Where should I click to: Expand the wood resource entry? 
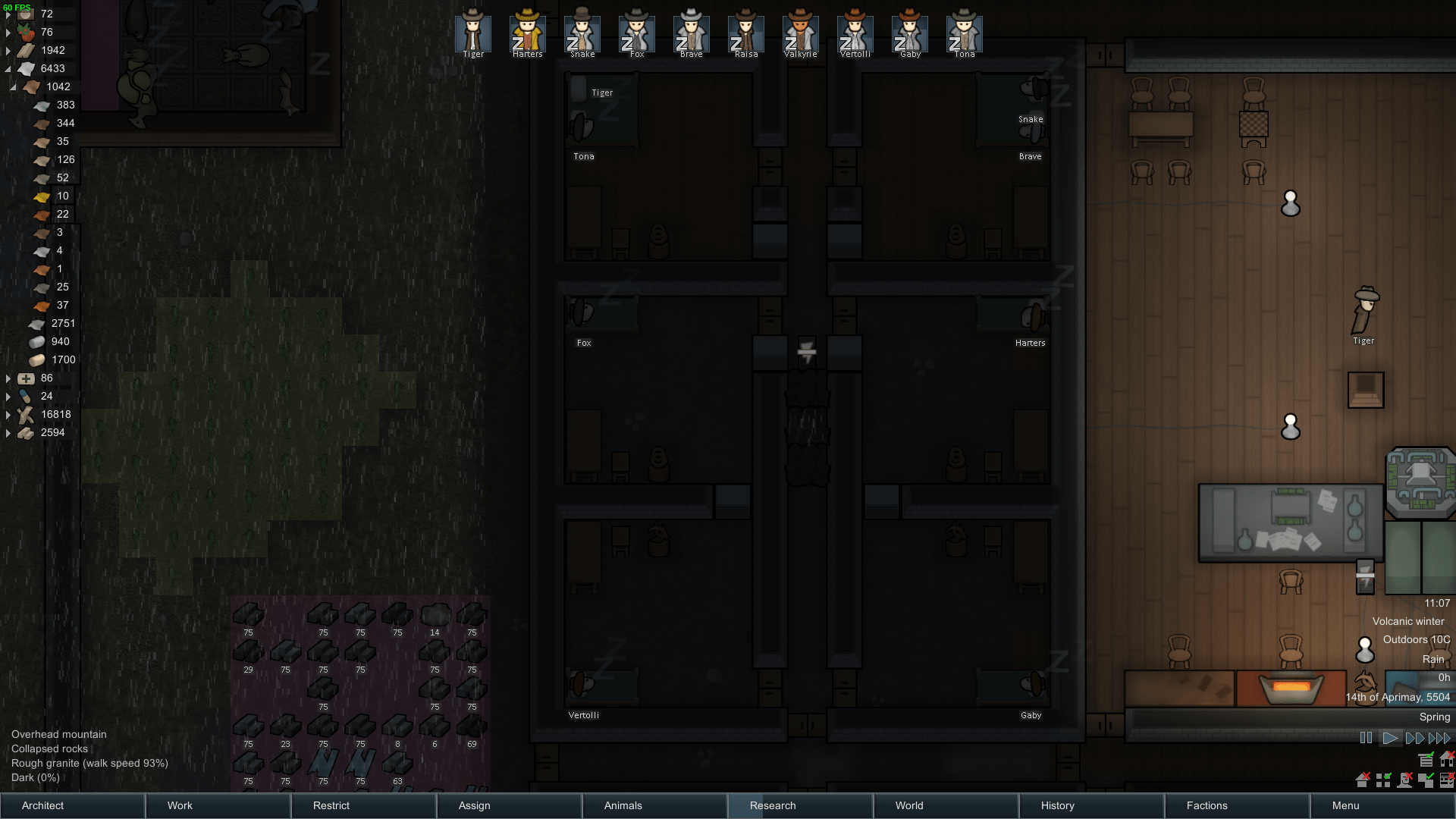pyautogui.click(x=8, y=415)
